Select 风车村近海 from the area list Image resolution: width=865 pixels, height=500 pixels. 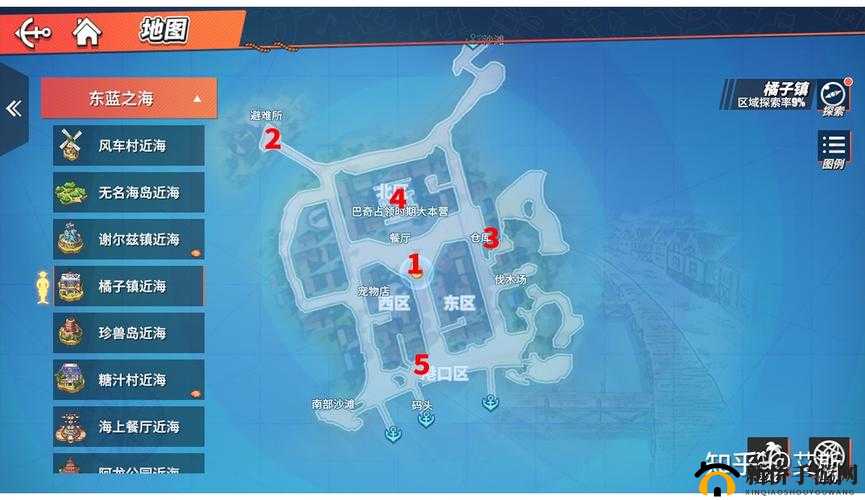click(x=129, y=146)
